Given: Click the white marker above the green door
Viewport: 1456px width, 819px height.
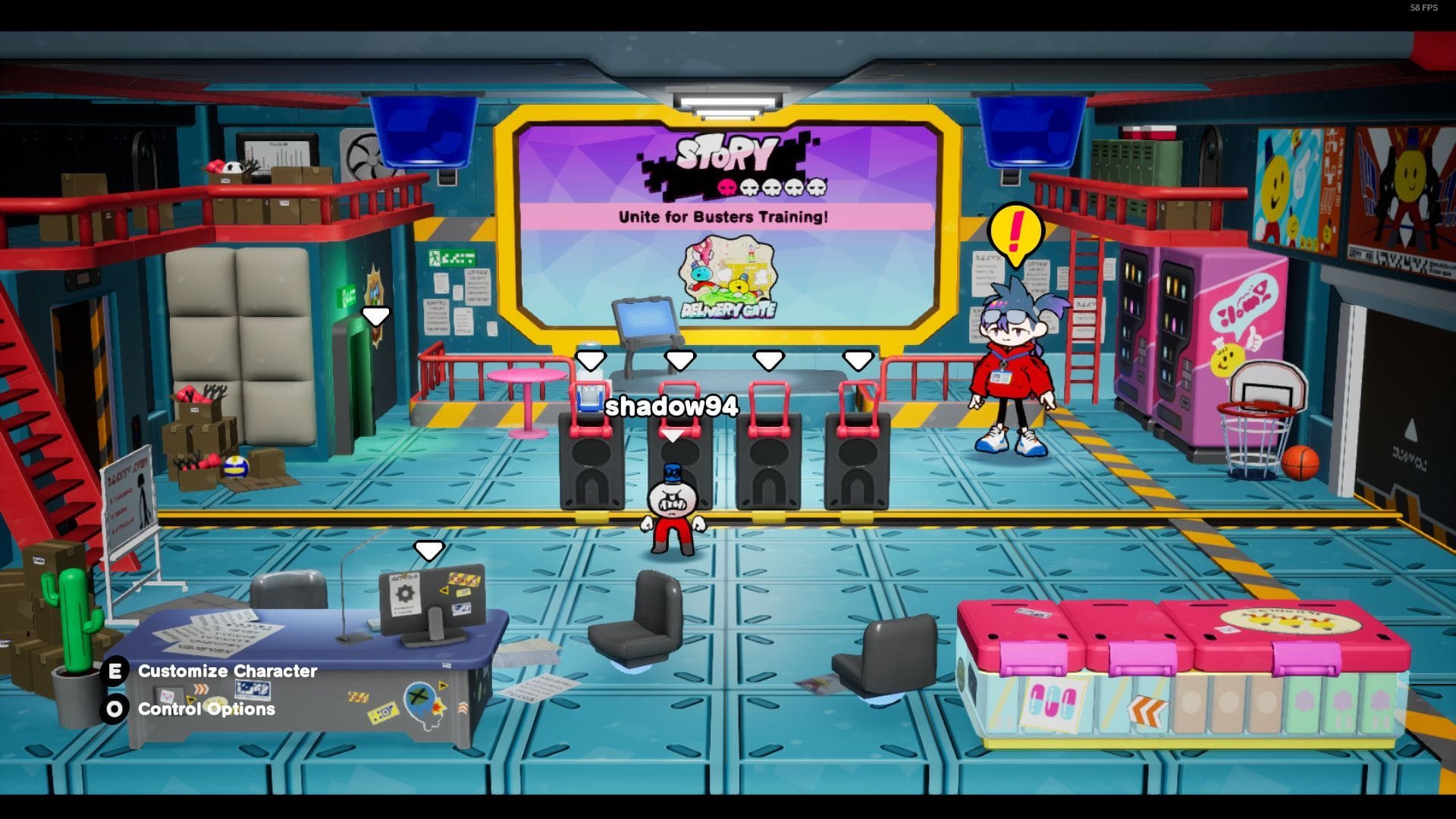Looking at the screenshot, I should (376, 317).
